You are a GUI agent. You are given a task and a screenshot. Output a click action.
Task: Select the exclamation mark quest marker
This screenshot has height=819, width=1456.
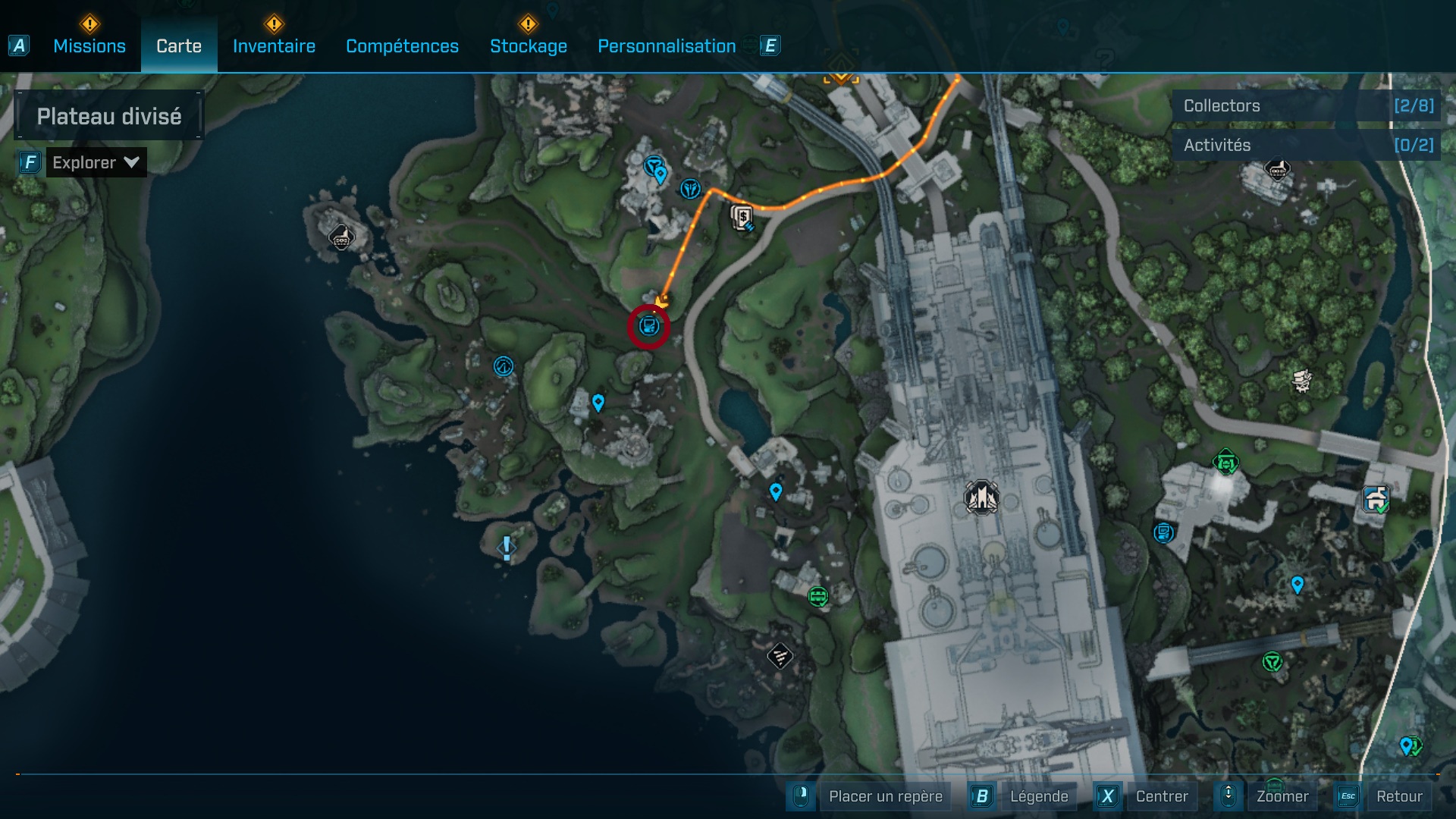507,548
